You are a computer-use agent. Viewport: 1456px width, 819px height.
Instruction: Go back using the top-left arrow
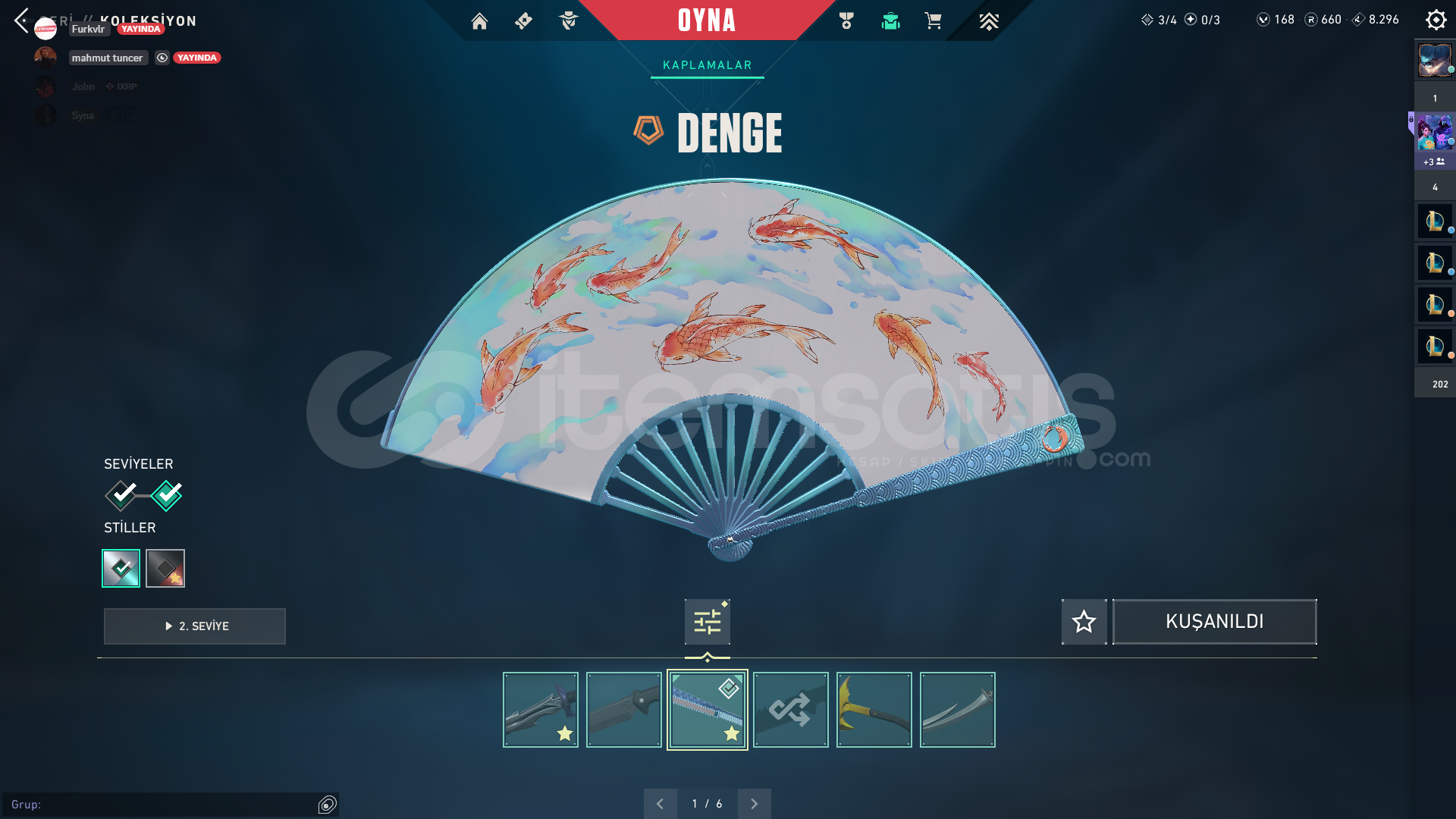[x=21, y=20]
